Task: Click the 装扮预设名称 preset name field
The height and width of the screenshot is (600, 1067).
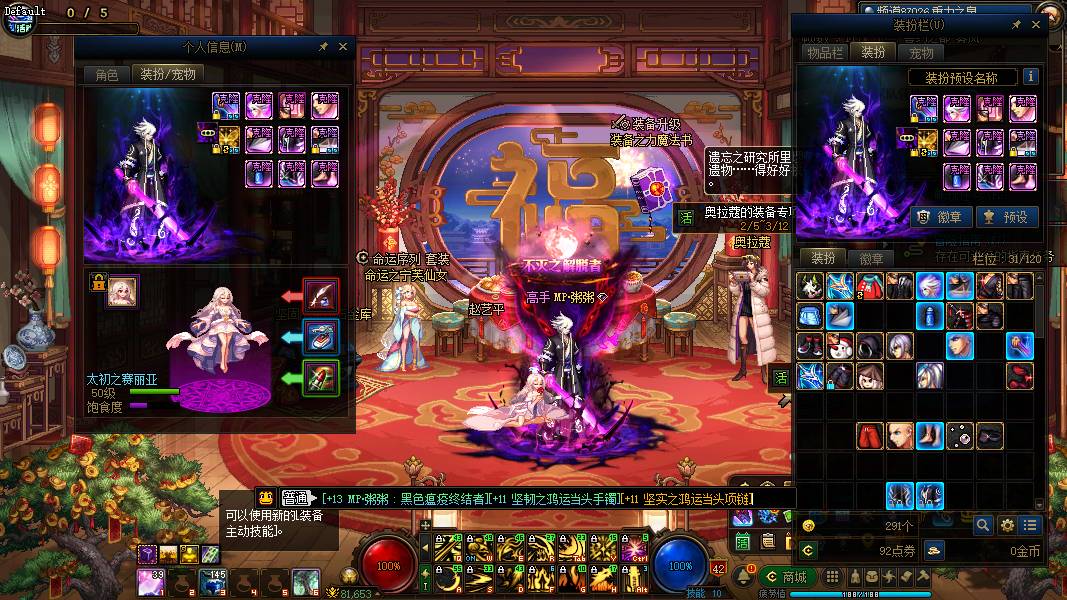Action: 963,77
